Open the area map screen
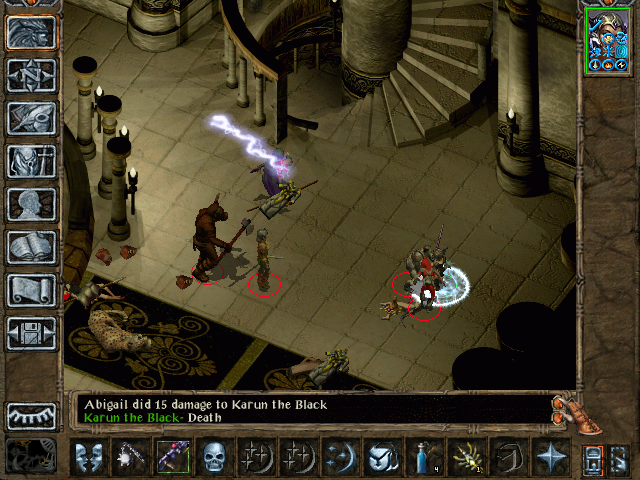The height and width of the screenshot is (480, 640). pos(32,75)
